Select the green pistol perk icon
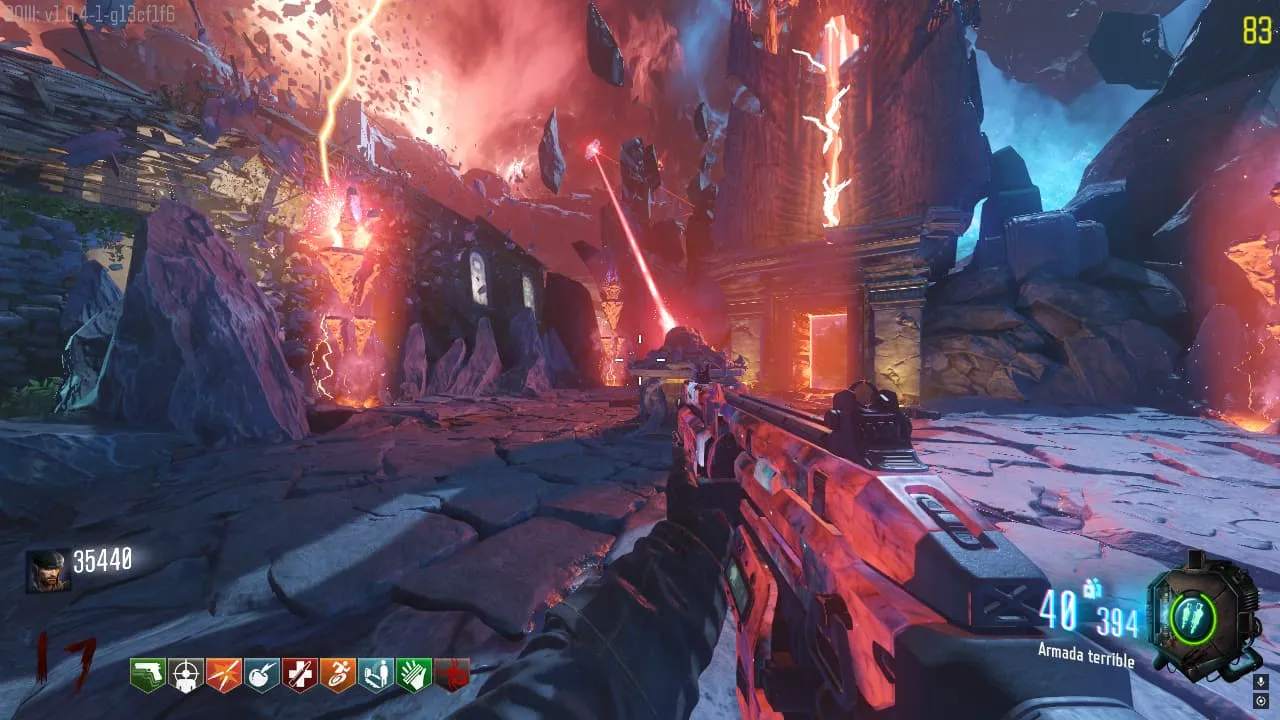The height and width of the screenshot is (720, 1280). 147,675
